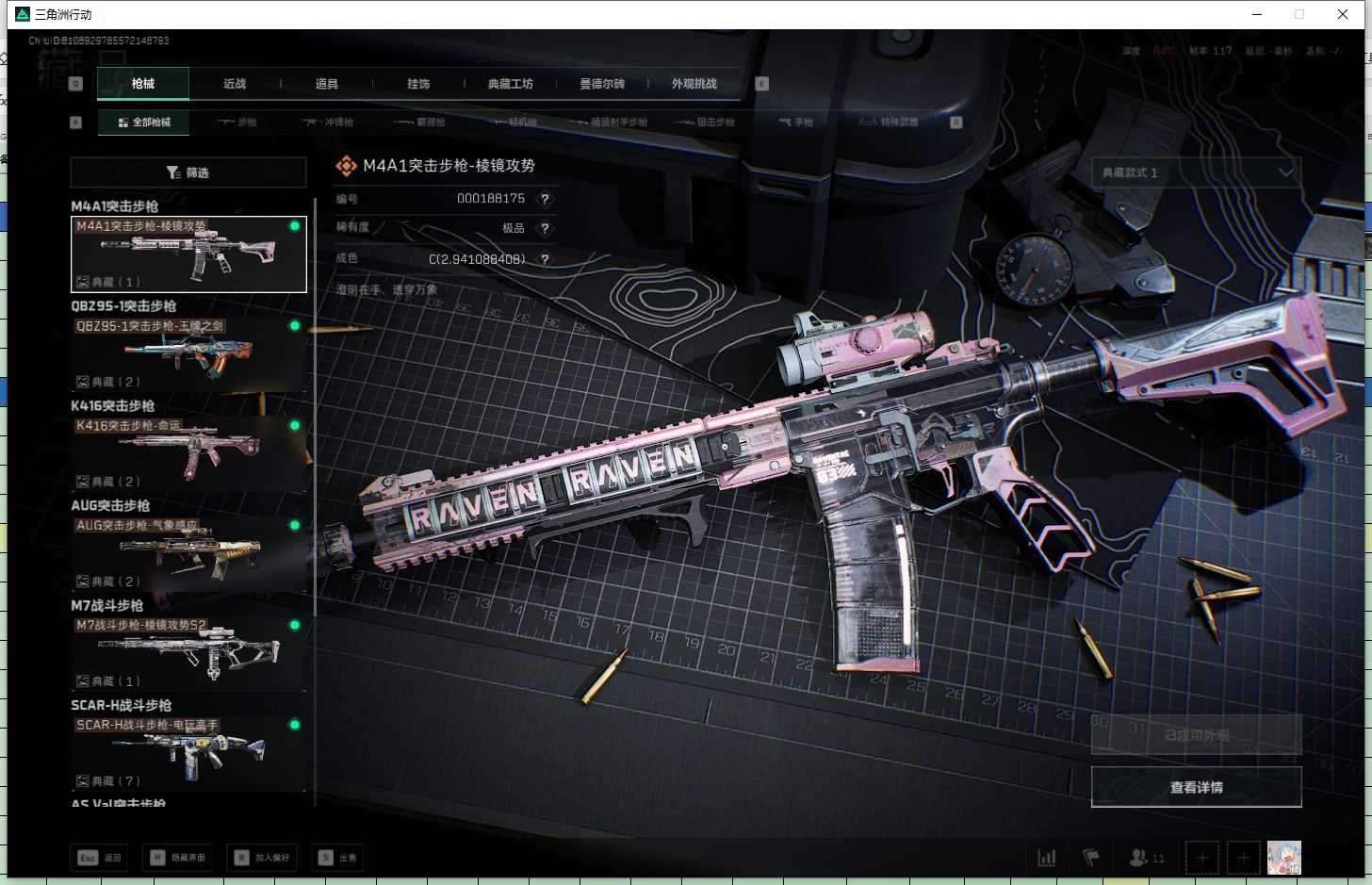Viewport: 1372px width, 885px height.
Task: Expand the 典藏款式 1 dropdown
Action: click(1197, 172)
